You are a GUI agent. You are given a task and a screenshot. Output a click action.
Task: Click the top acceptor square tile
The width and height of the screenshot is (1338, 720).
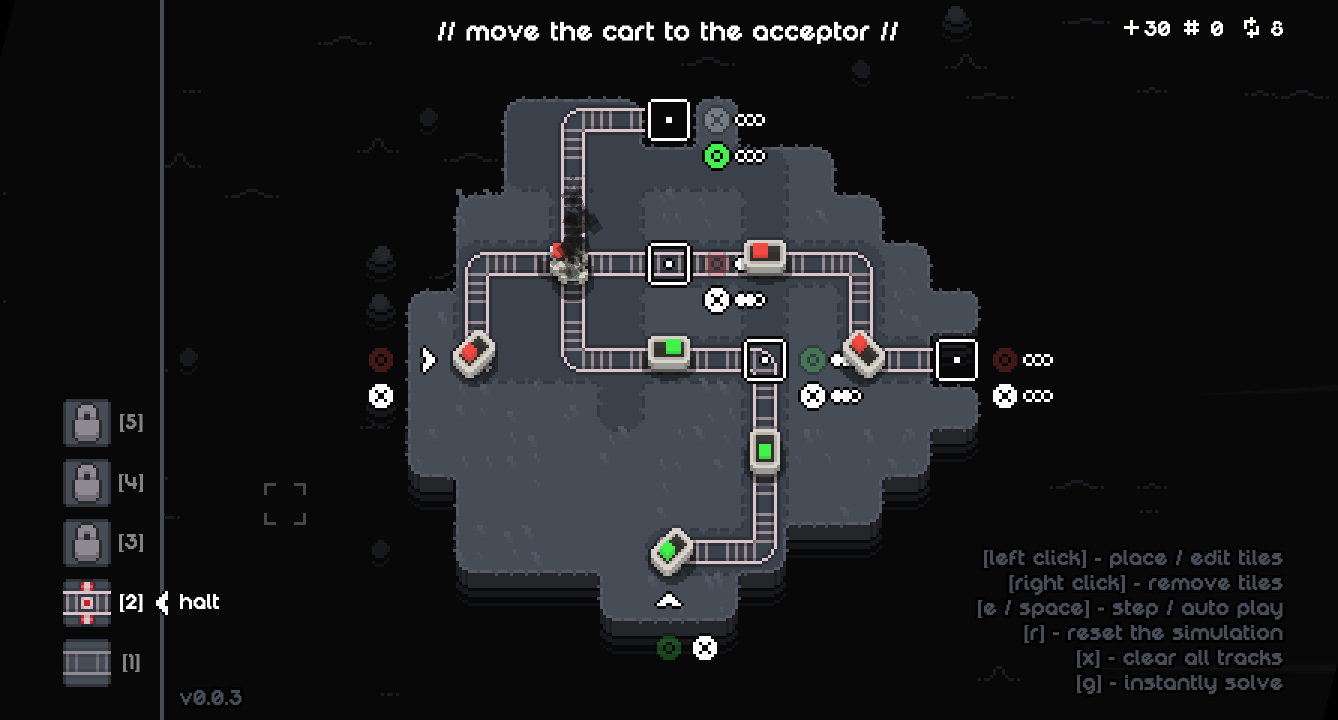click(x=668, y=119)
